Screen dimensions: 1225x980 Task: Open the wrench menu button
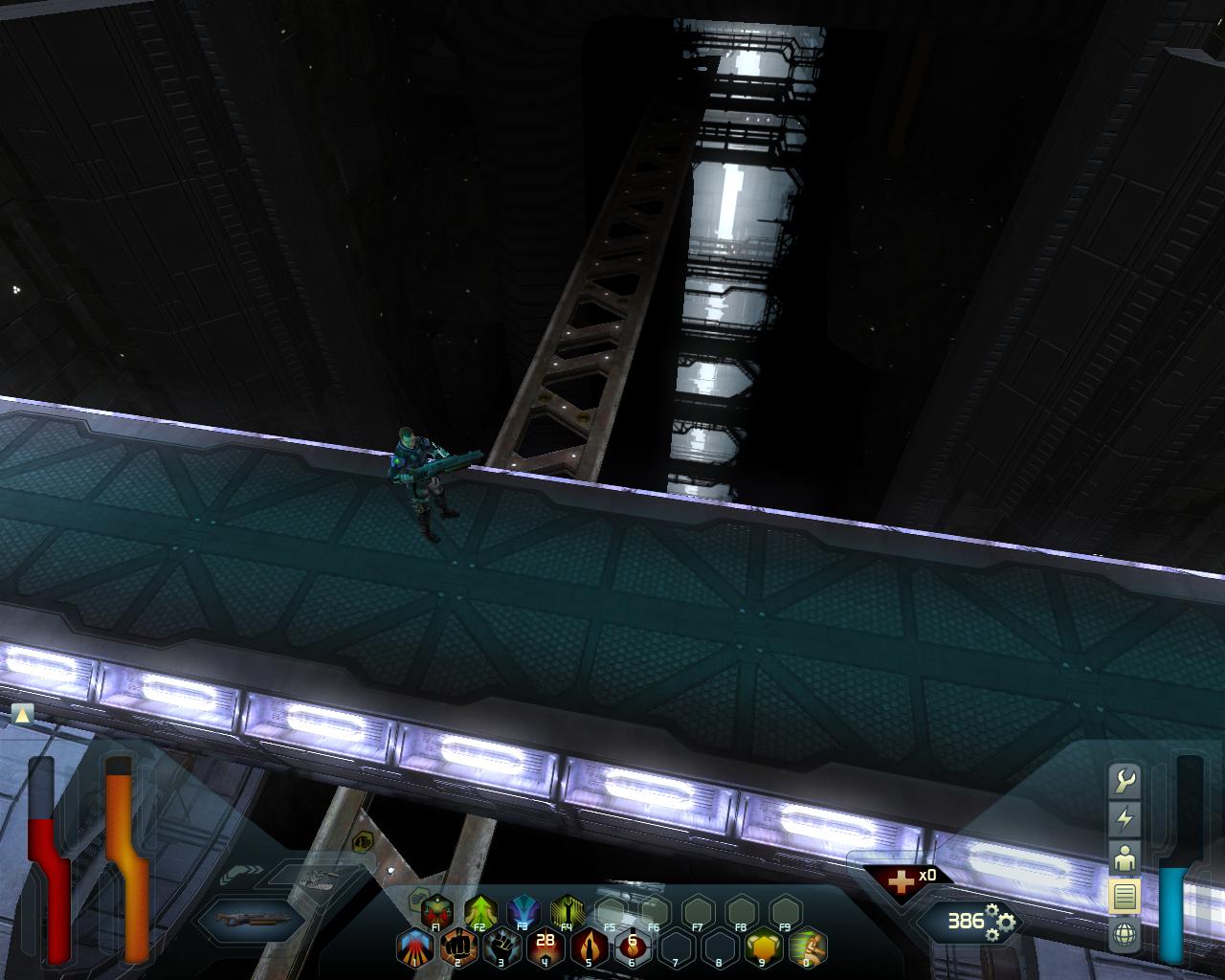pos(1125,782)
